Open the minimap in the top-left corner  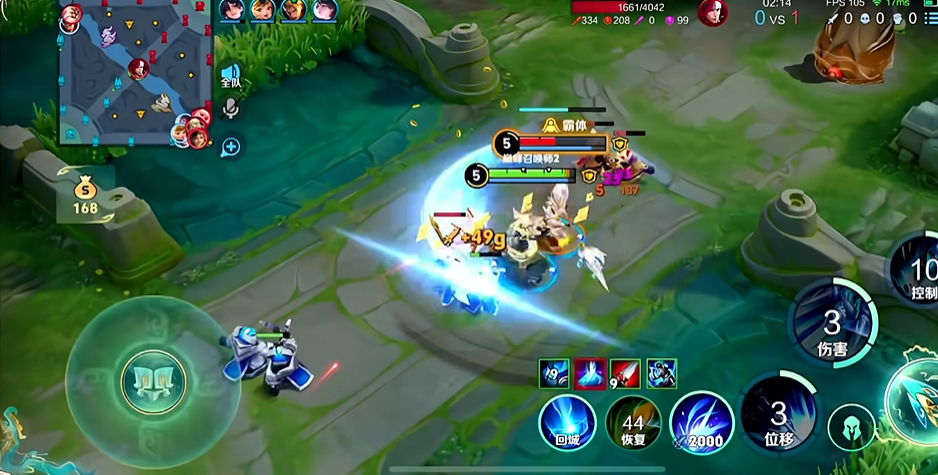pos(136,76)
